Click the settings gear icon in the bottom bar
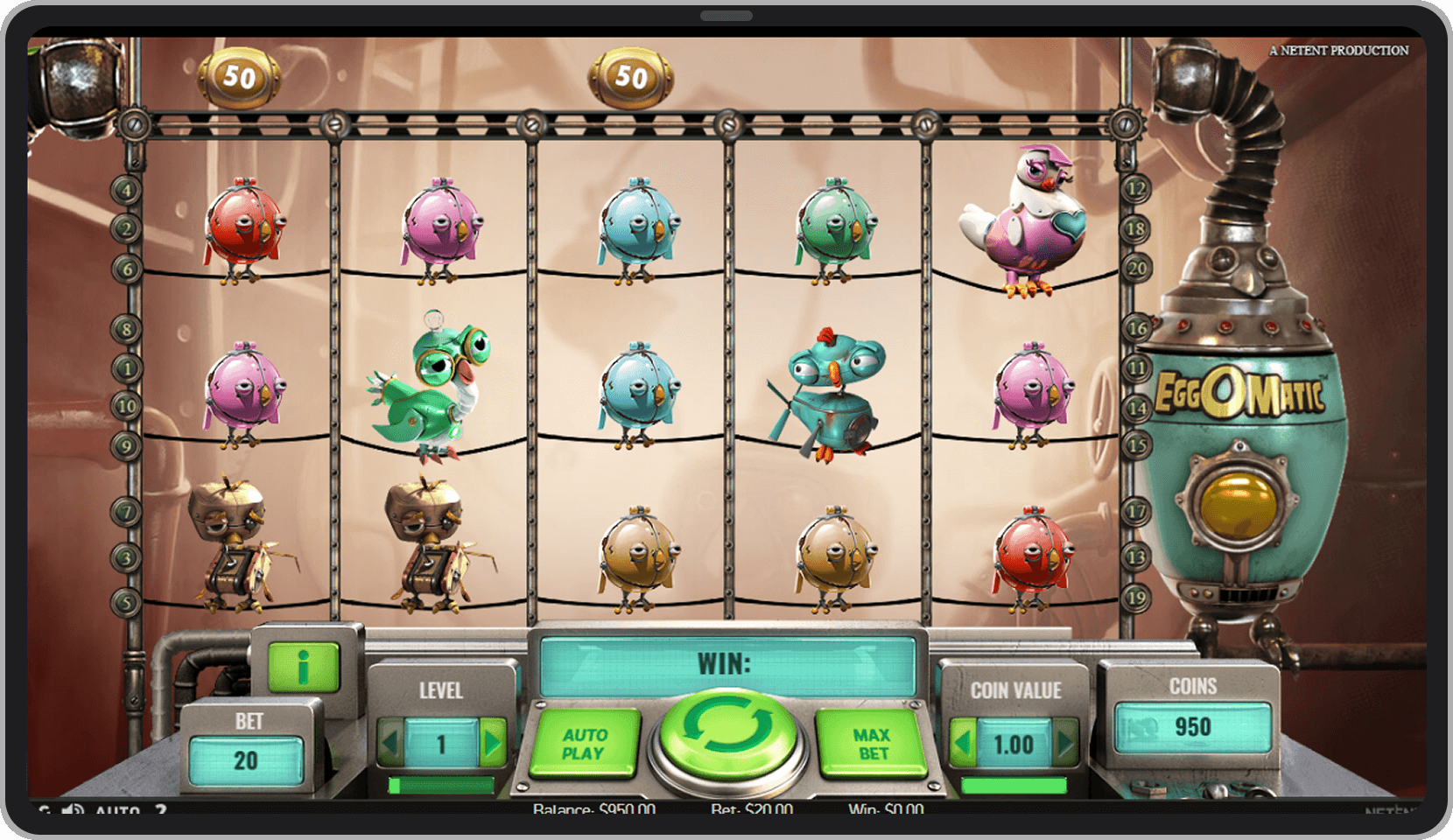Image resolution: width=1453 pixels, height=840 pixels. click(x=46, y=809)
